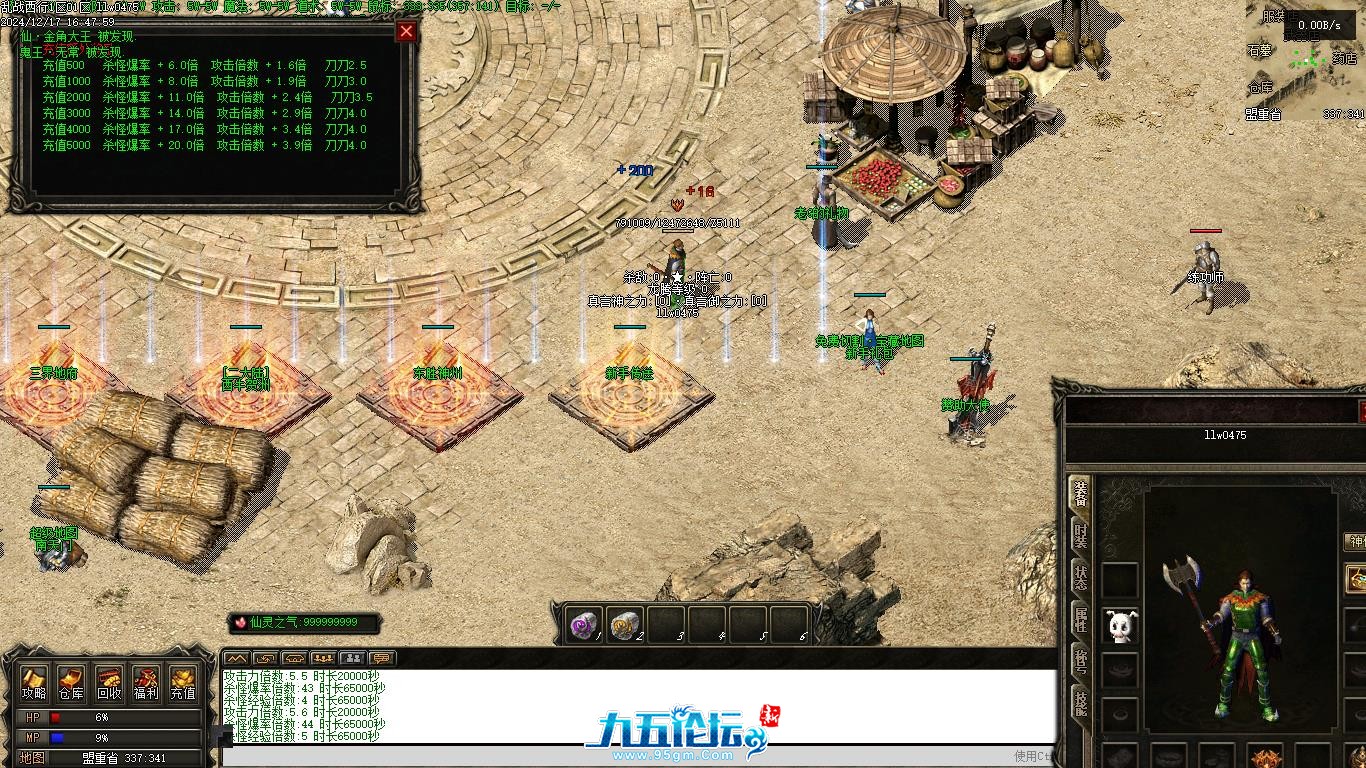Open the 仓库 warehouse
The height and width of the screenshot is (768, 1366).
[71, 683]
